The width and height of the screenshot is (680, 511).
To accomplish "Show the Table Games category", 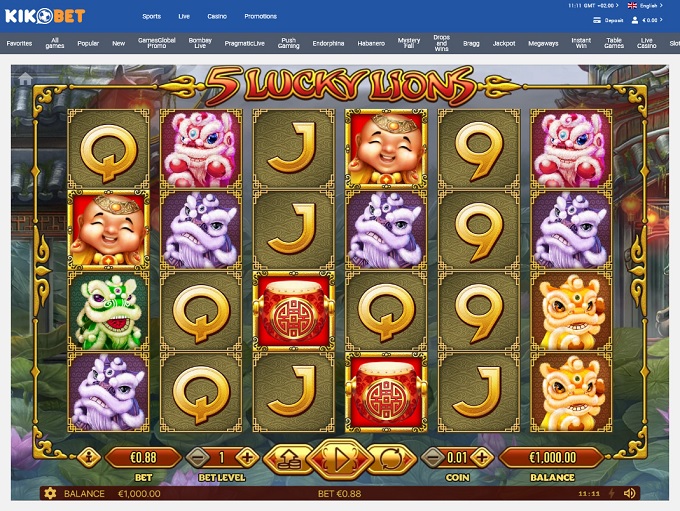I will pos(614,44).
